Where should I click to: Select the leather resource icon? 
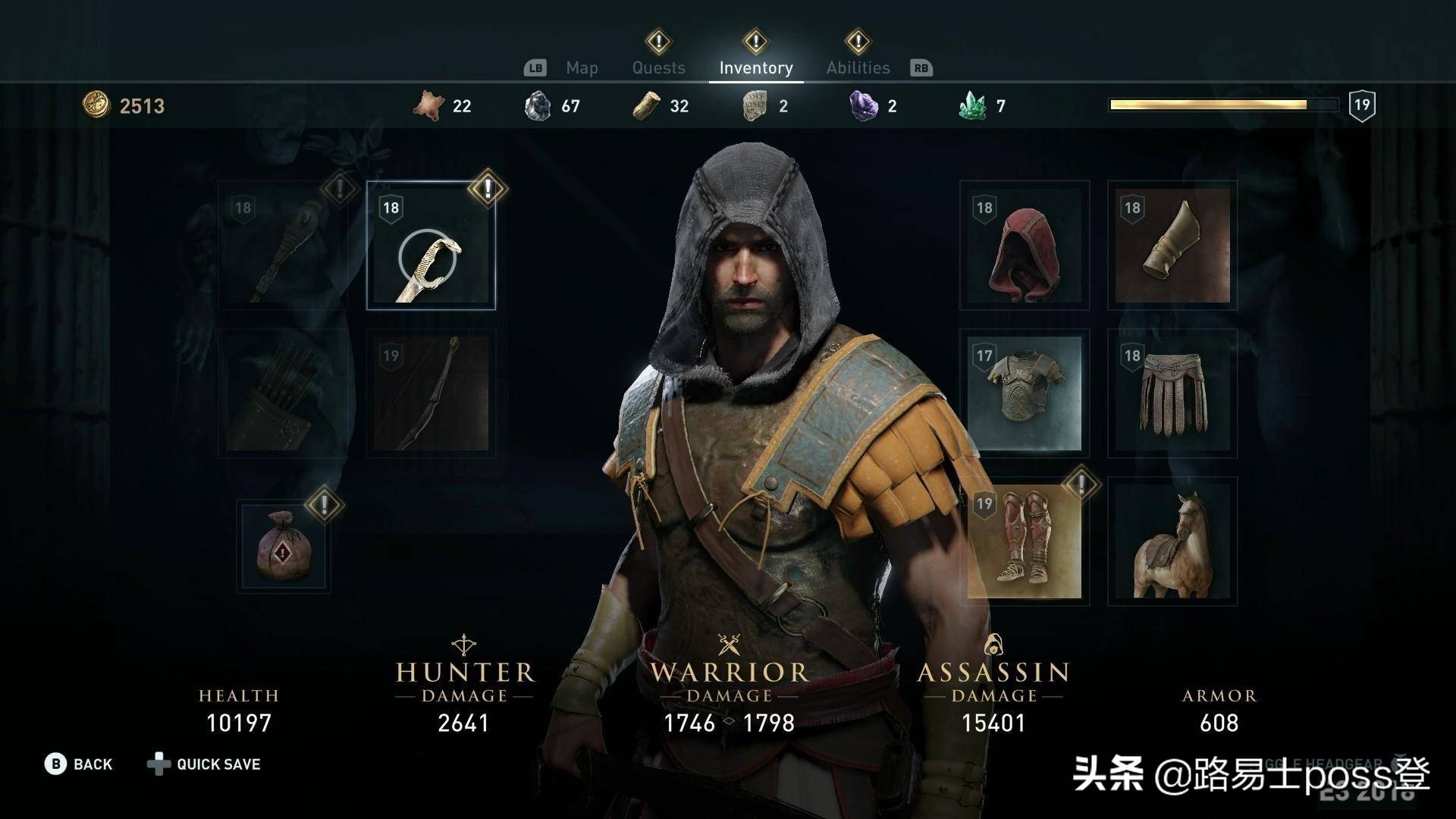coord(430,105)
